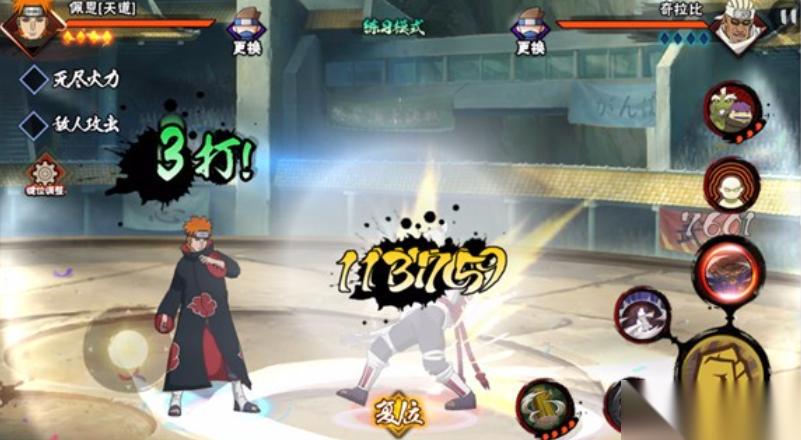Tap the virtual joystick knob
The image size is (801, 440).
(x=128, y=349)
